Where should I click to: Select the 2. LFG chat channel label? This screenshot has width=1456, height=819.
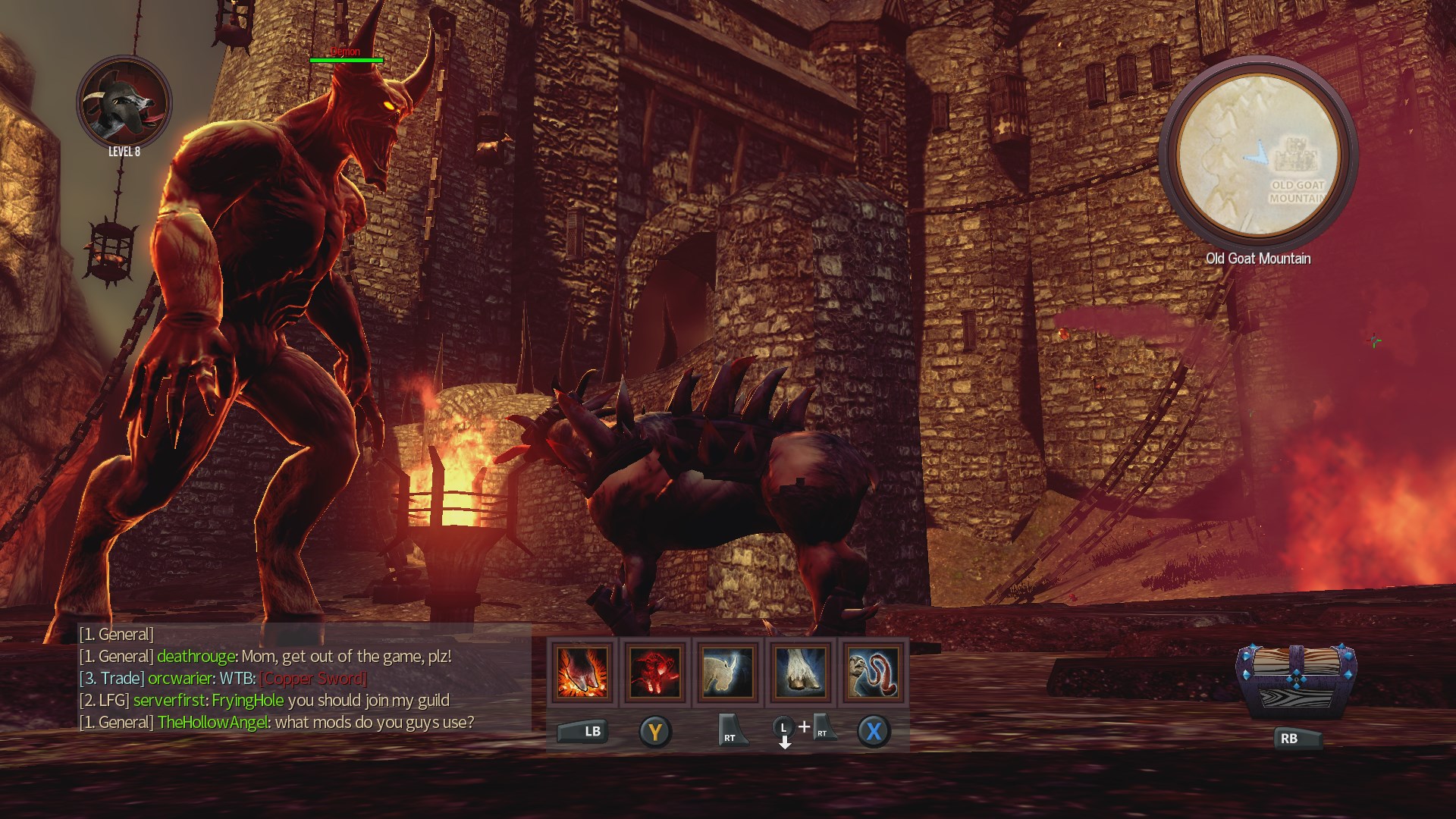coord(106,701)
